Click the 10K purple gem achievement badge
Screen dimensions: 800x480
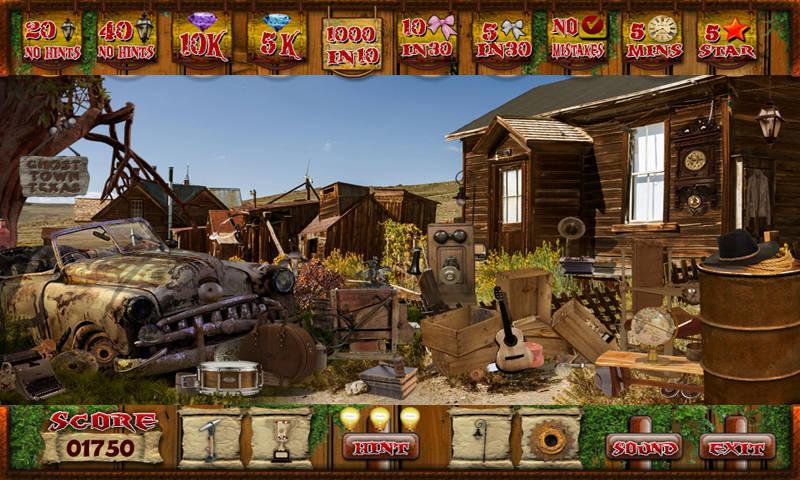202,39
